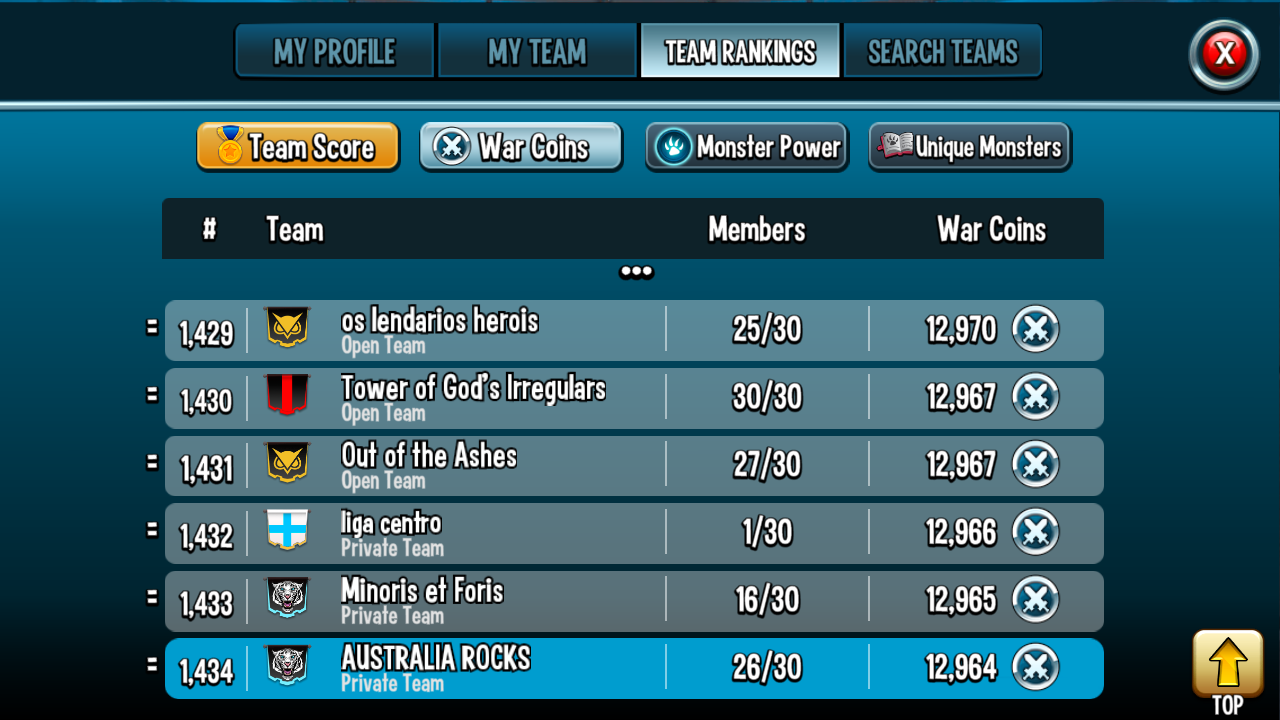Enable the Monster Power ranking view

[x=746, y=146]
